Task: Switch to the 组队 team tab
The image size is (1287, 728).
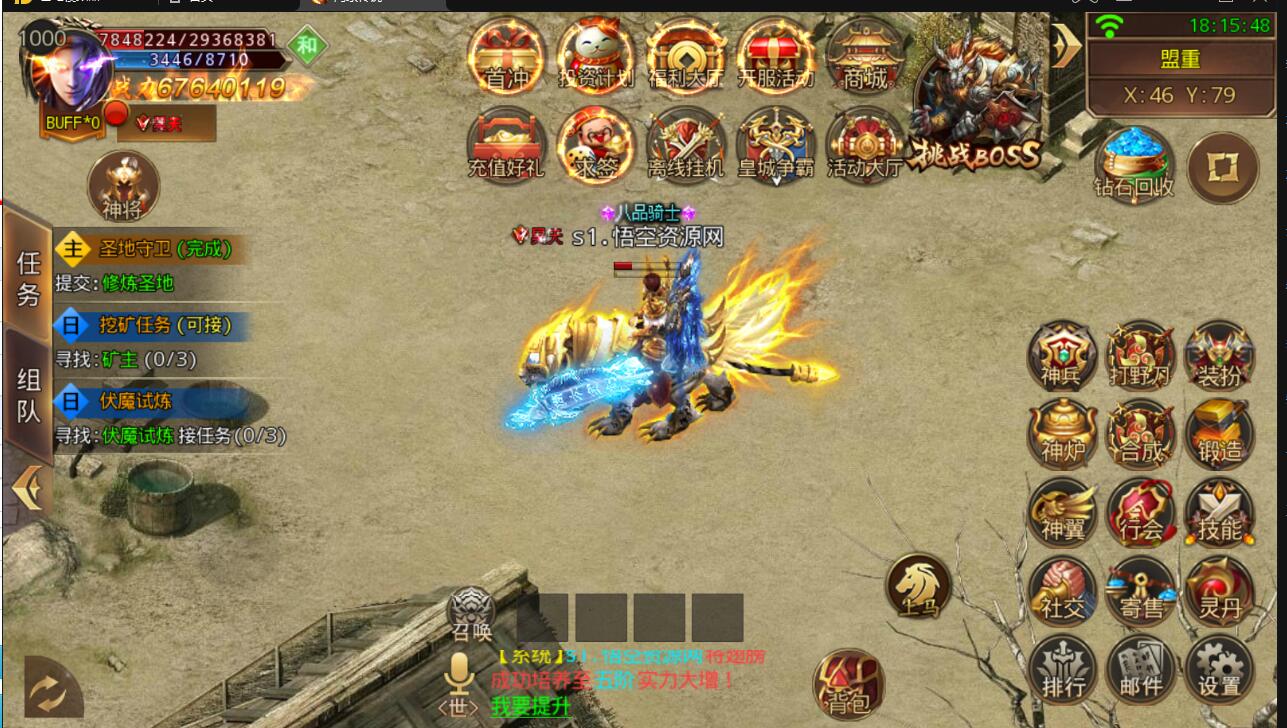Action: click(x=28, y=394)
